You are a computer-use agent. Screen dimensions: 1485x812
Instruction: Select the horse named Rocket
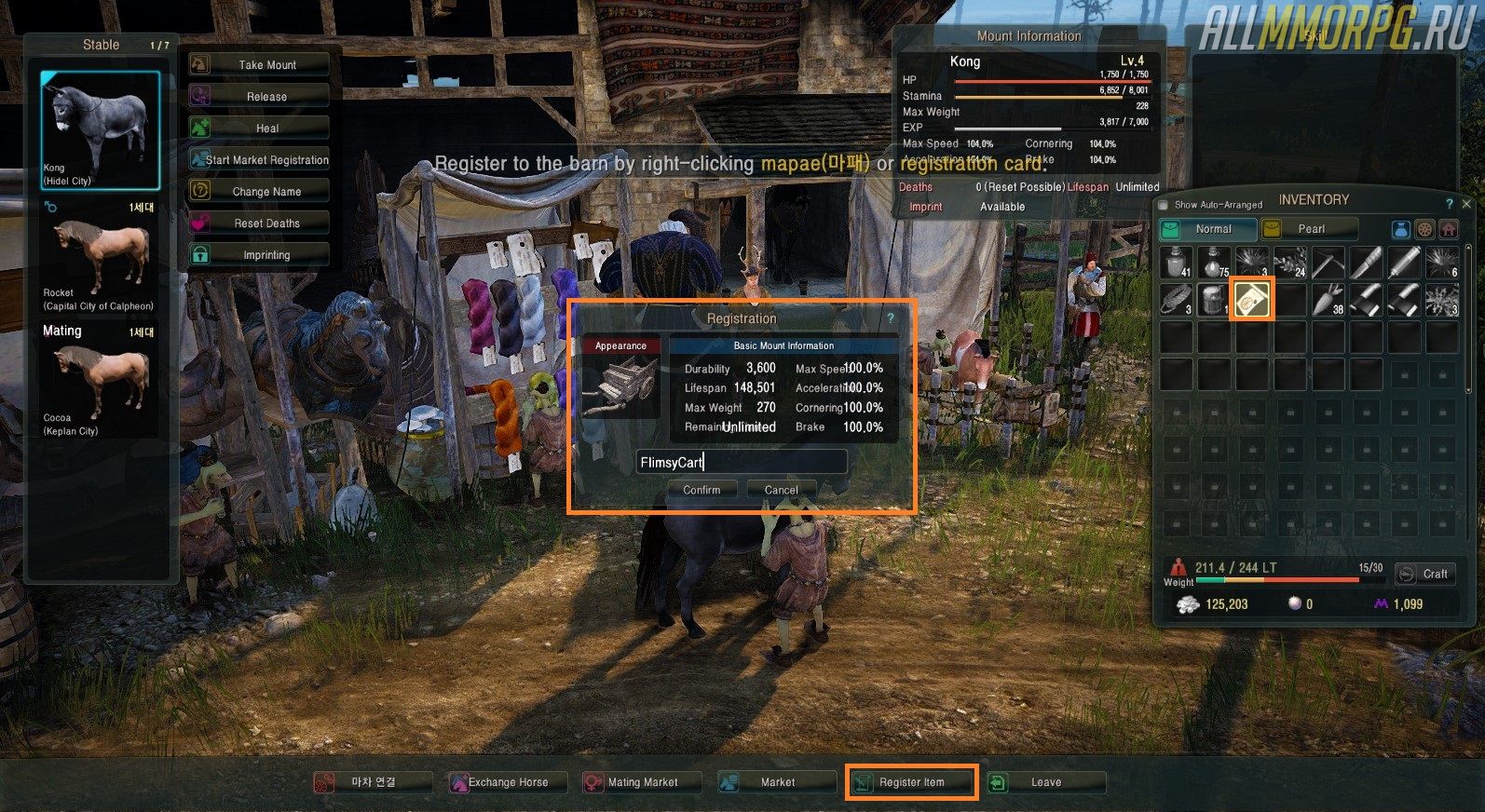[100, 261]
